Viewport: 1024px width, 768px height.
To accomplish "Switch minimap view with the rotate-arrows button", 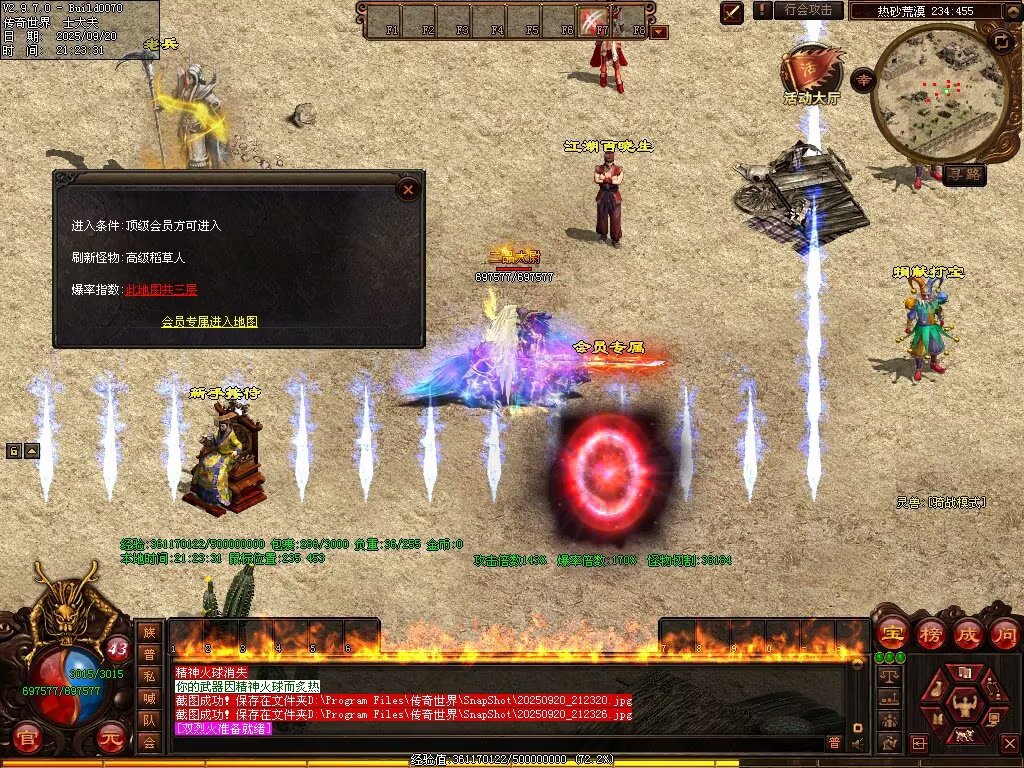I will (x=1000, y=41).
